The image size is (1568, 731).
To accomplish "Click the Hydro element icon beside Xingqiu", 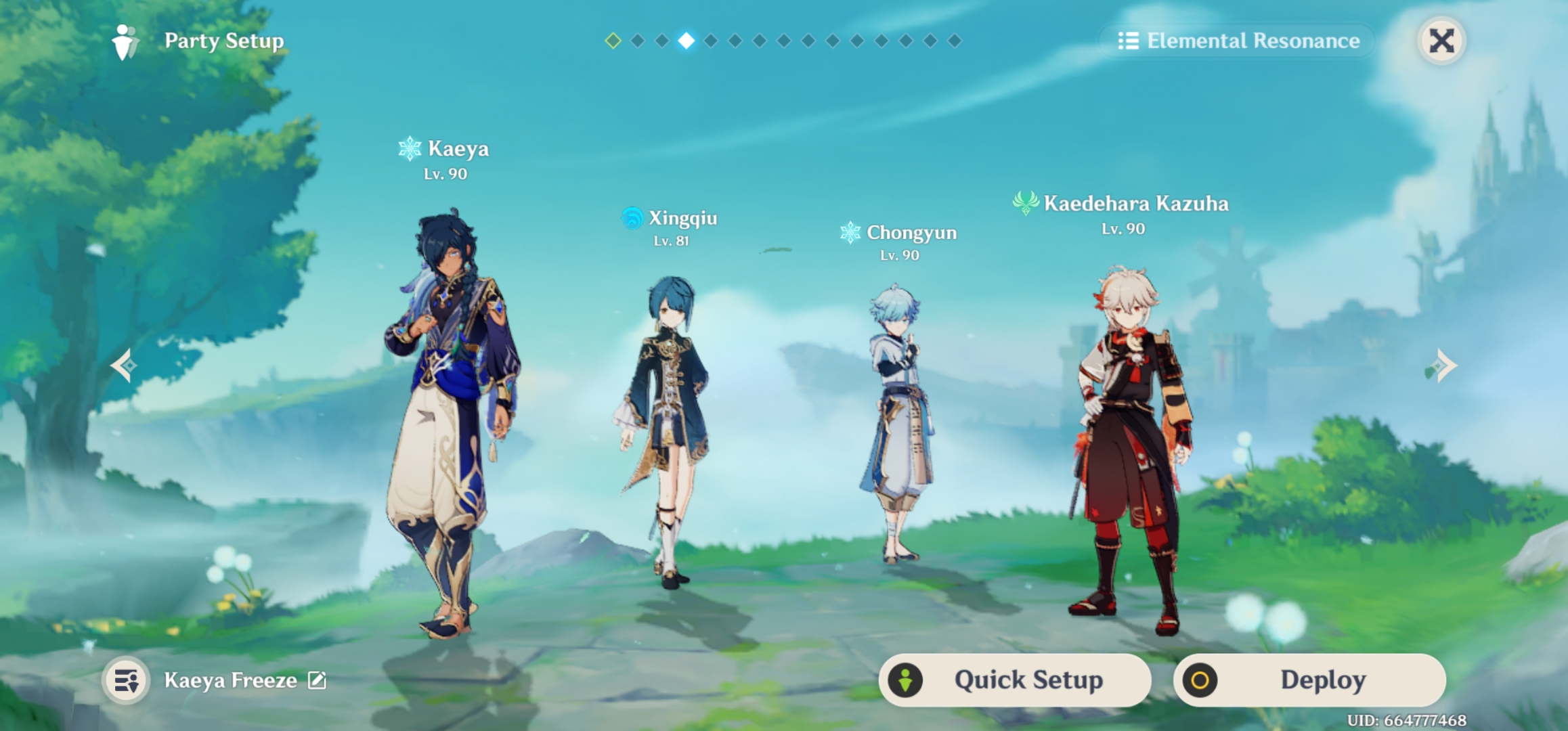I will 631,218.
